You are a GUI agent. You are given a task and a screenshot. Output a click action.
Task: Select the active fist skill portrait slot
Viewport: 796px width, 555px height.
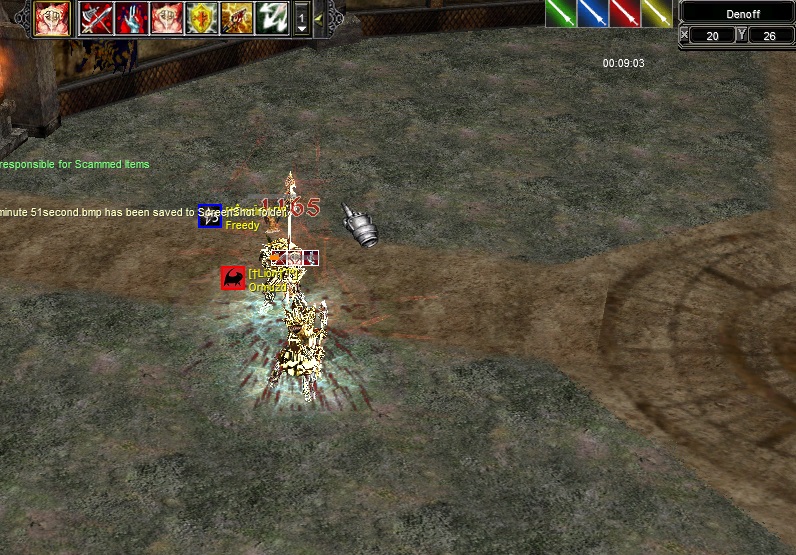[x=52, y=18]
